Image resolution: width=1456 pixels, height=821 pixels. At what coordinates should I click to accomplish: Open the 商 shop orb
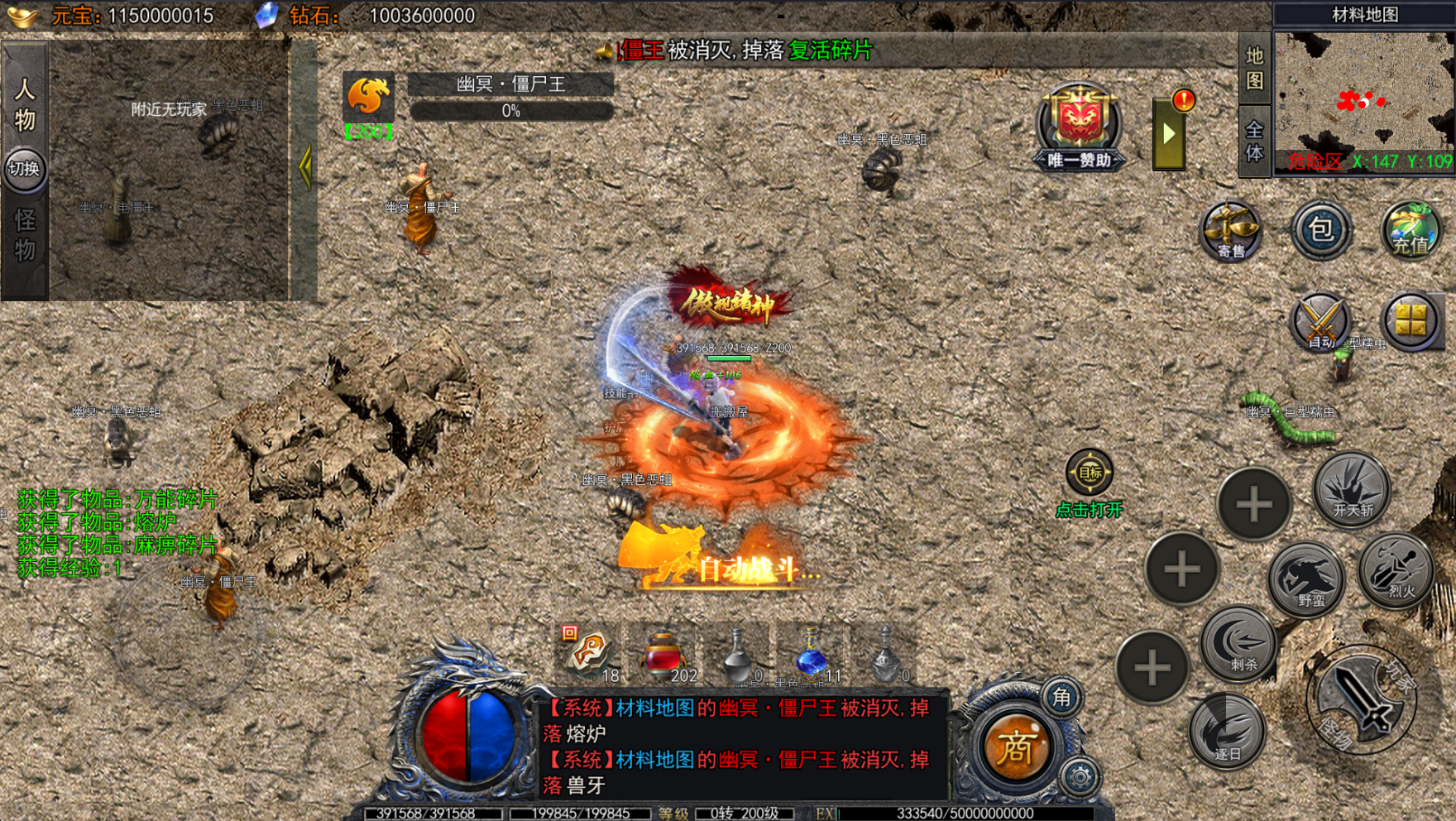pyautogui.click(x=1016, y=747)
